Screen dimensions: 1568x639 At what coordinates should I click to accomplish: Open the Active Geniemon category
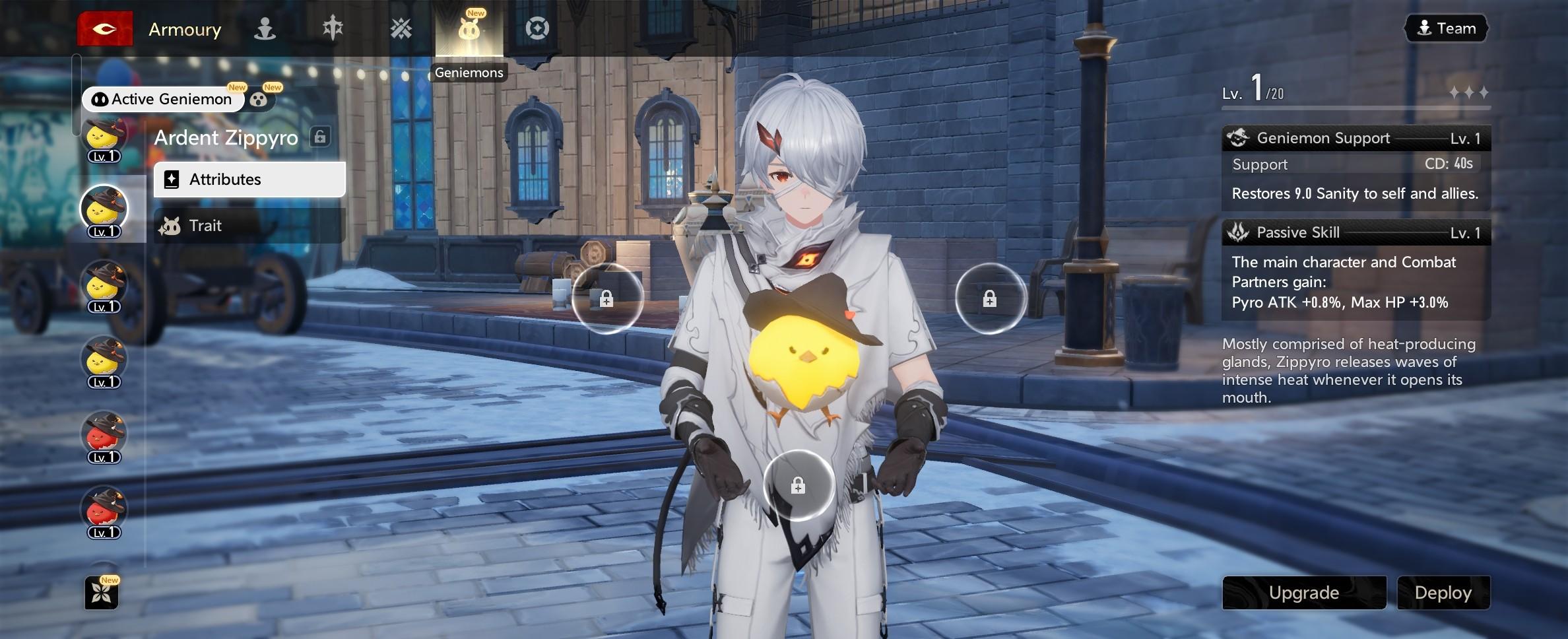coord(163,99)
